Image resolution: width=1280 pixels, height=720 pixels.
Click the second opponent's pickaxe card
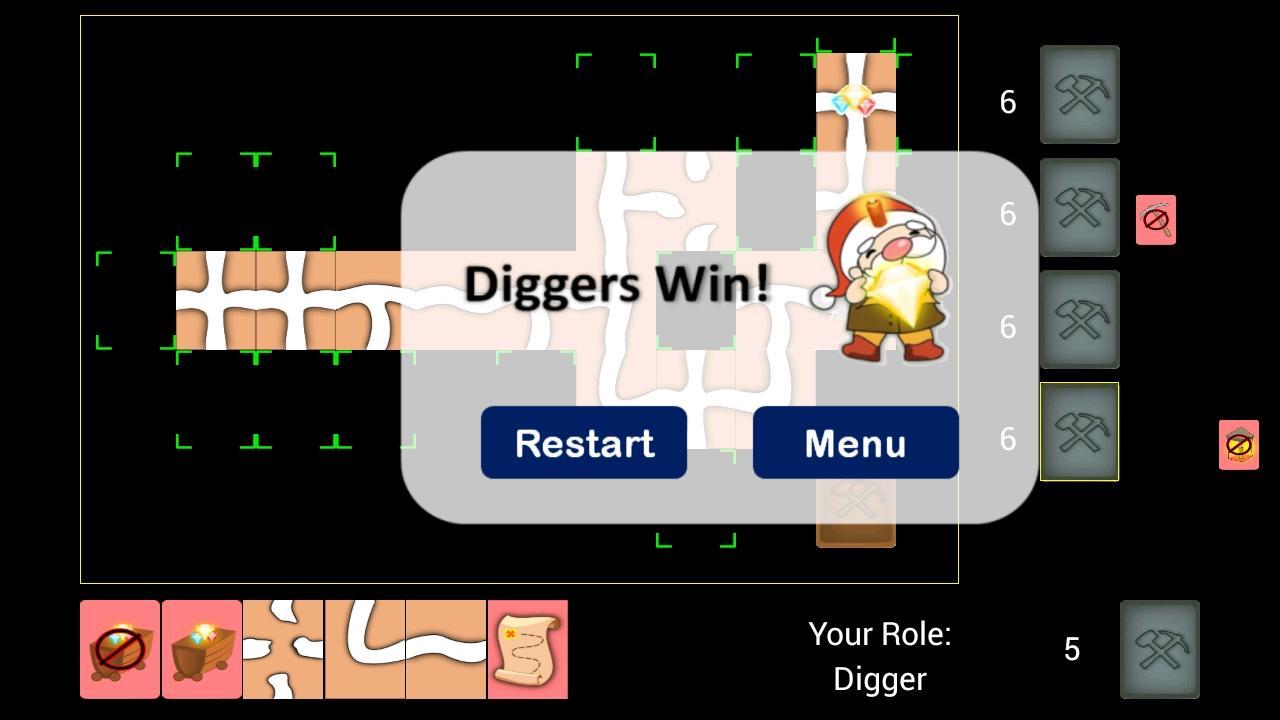(1080, 208)
